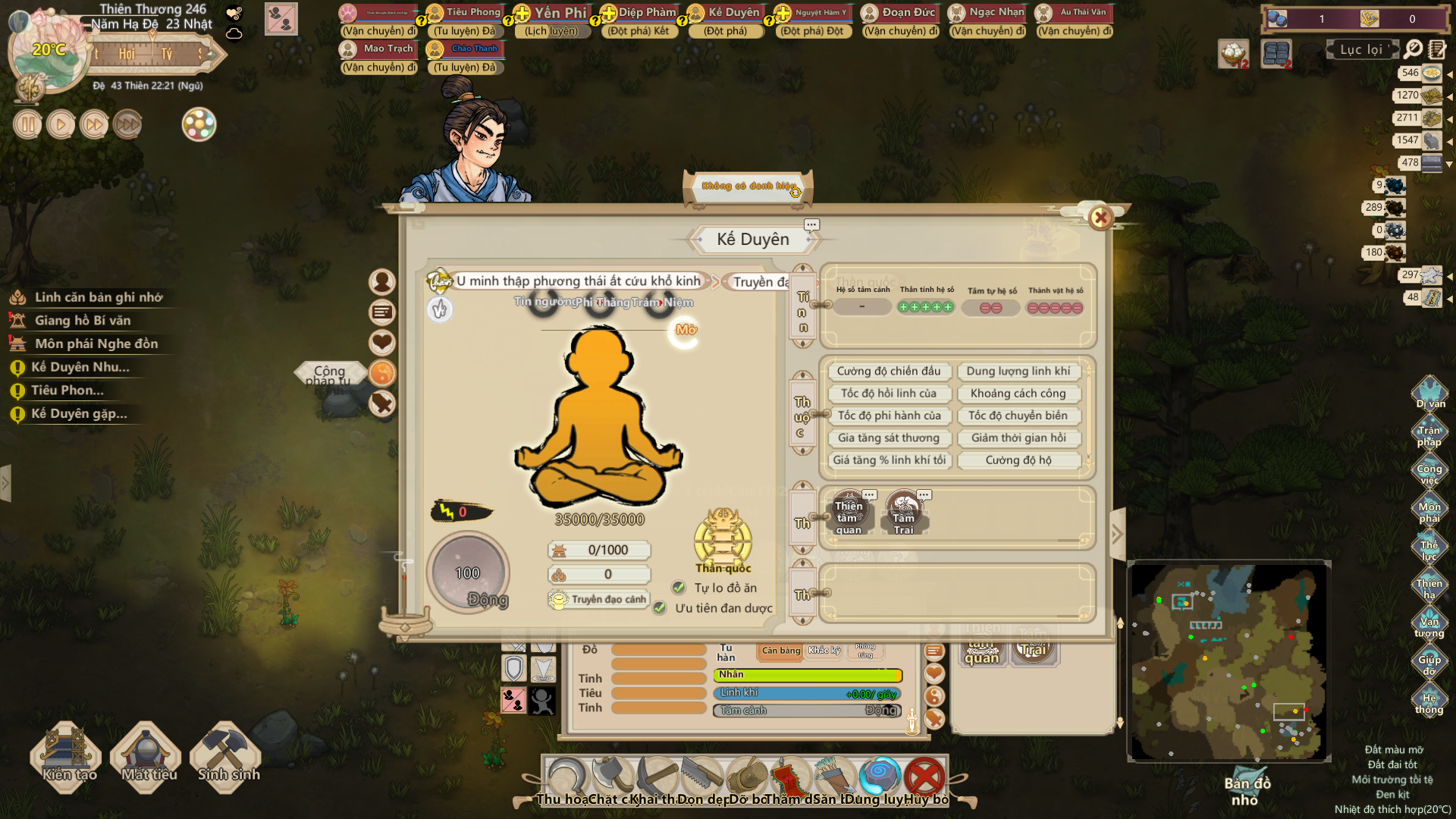Click the Truyền đạo cảnh button

[x=599, y=599]
